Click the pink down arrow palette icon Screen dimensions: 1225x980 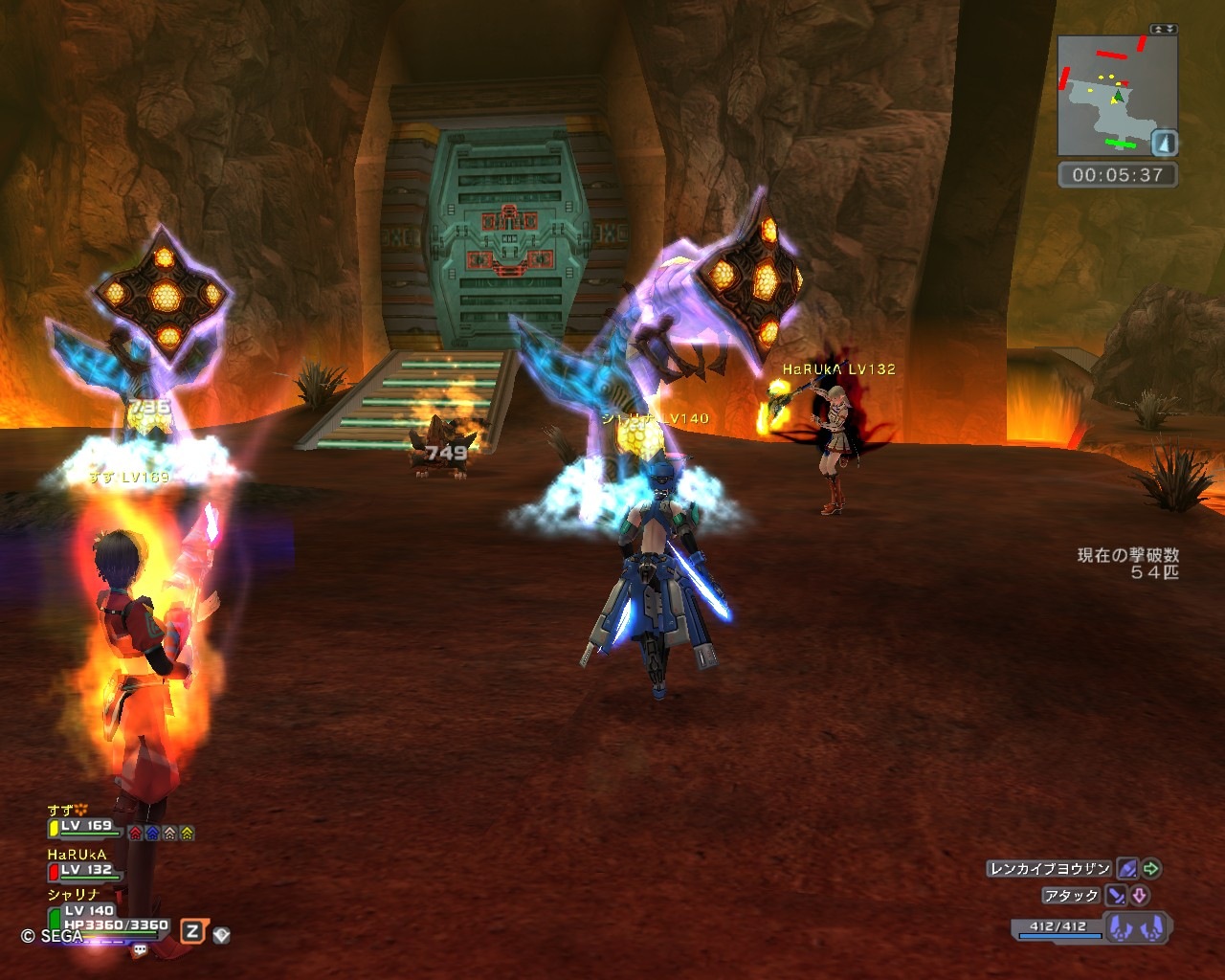tap(1140, 896)
